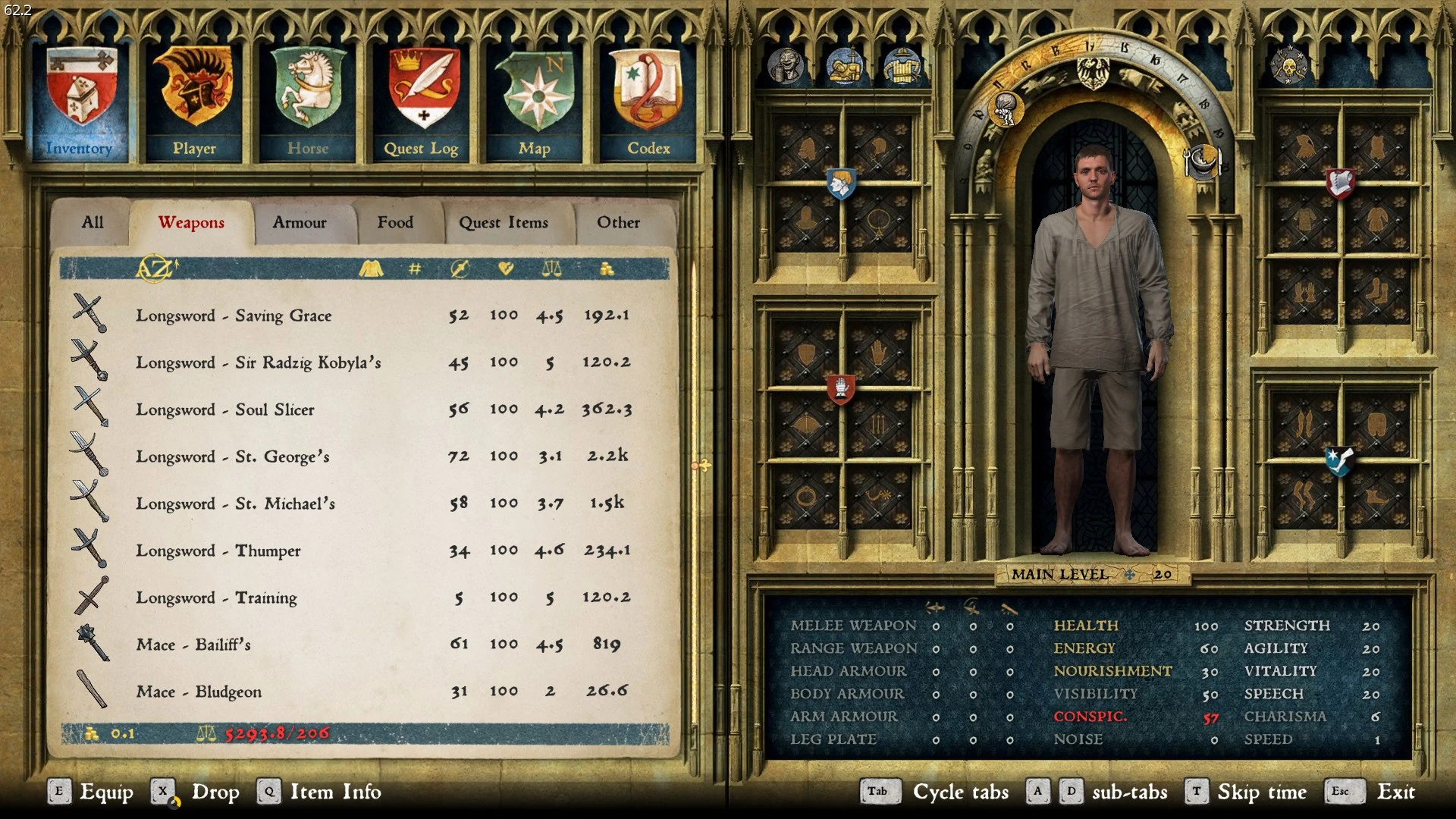The width and height of the screenshot is (1456, 819).
Task: Switch to the Armour tab
Action: [300, 222]
